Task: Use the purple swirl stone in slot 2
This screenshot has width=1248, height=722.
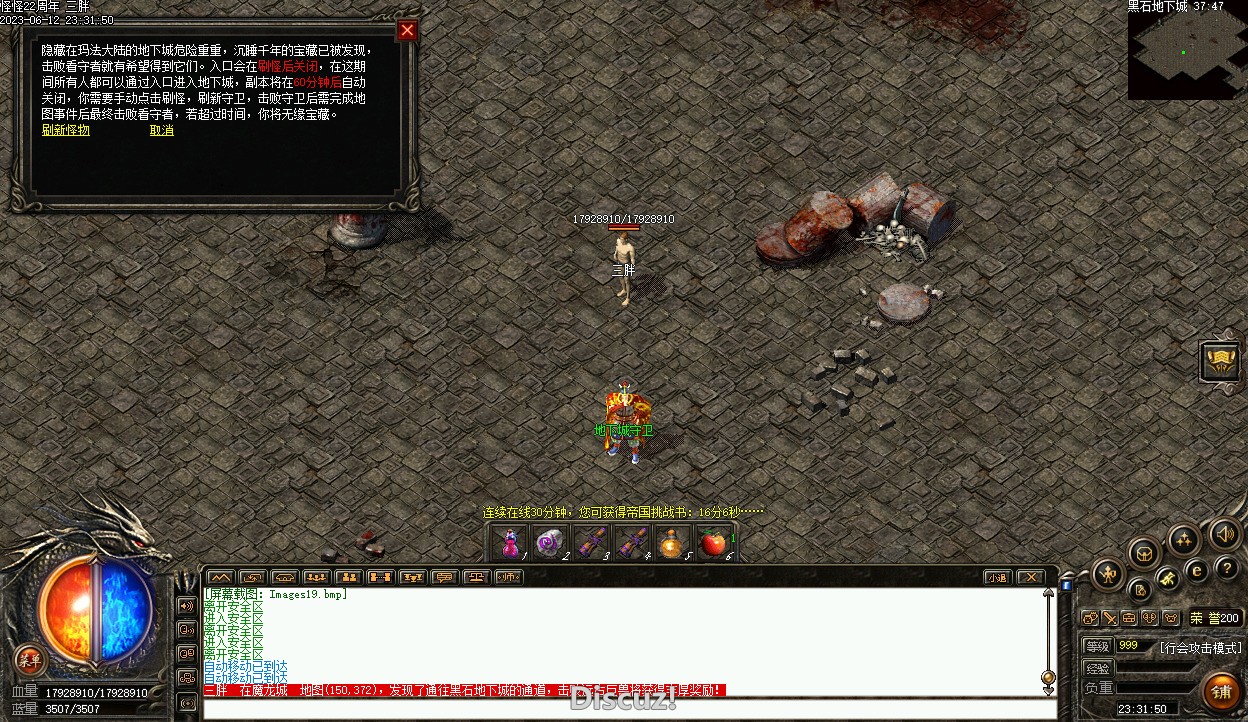Action: pyautogui.click(x=549, y=543)
